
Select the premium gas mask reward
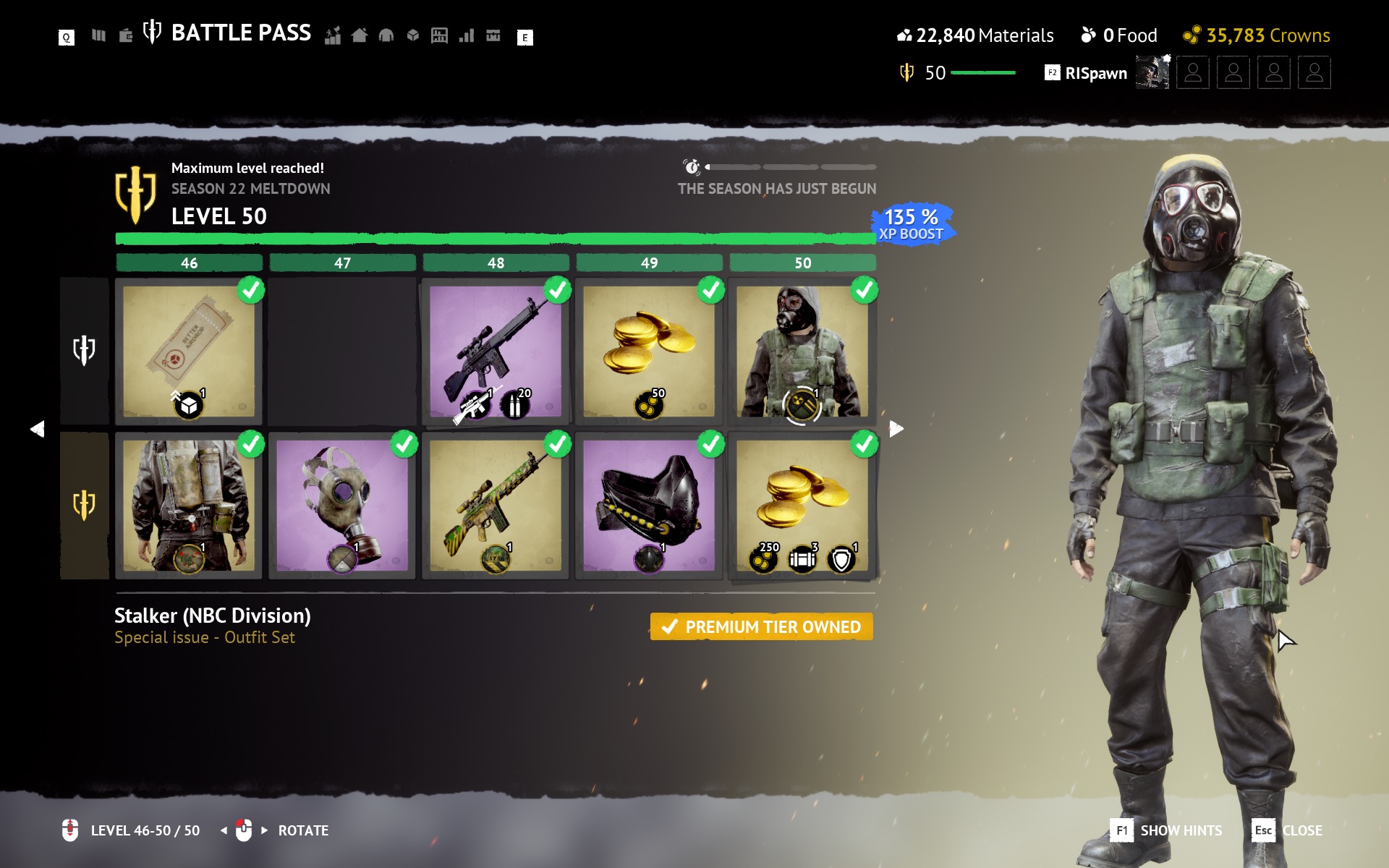click(342, 505)
